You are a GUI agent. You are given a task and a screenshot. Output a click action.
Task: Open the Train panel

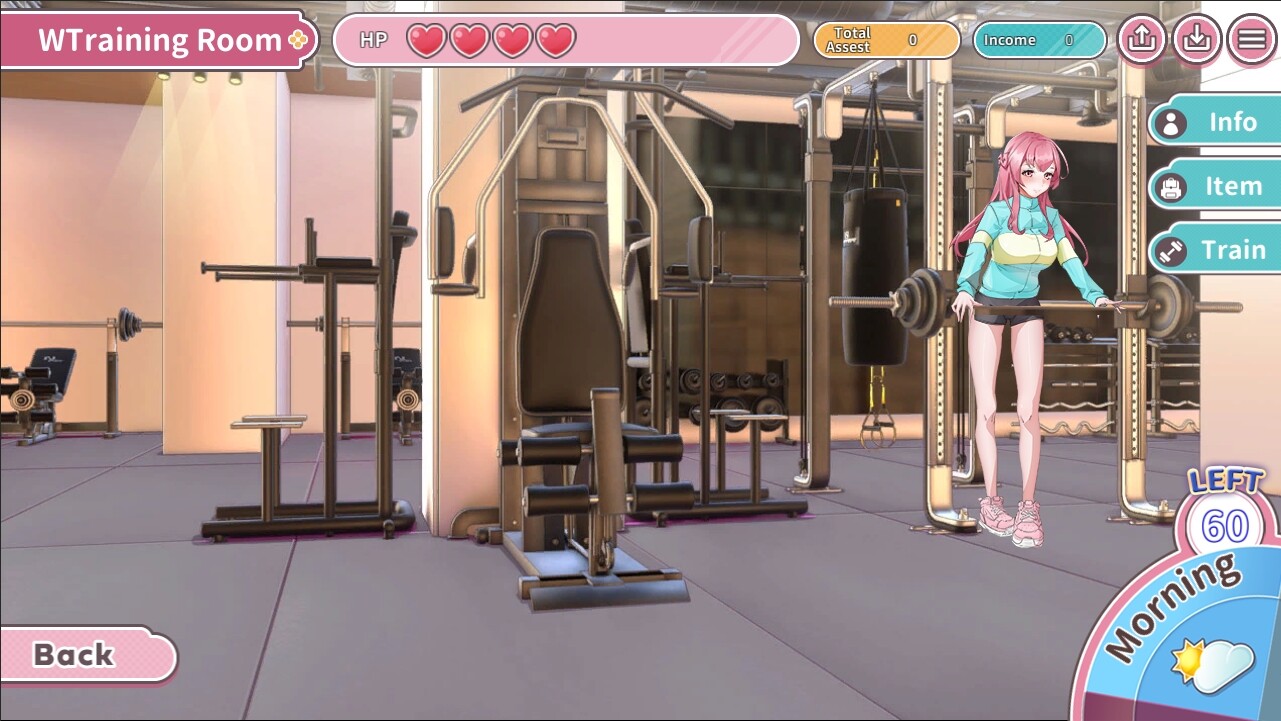click(1233, 249)
